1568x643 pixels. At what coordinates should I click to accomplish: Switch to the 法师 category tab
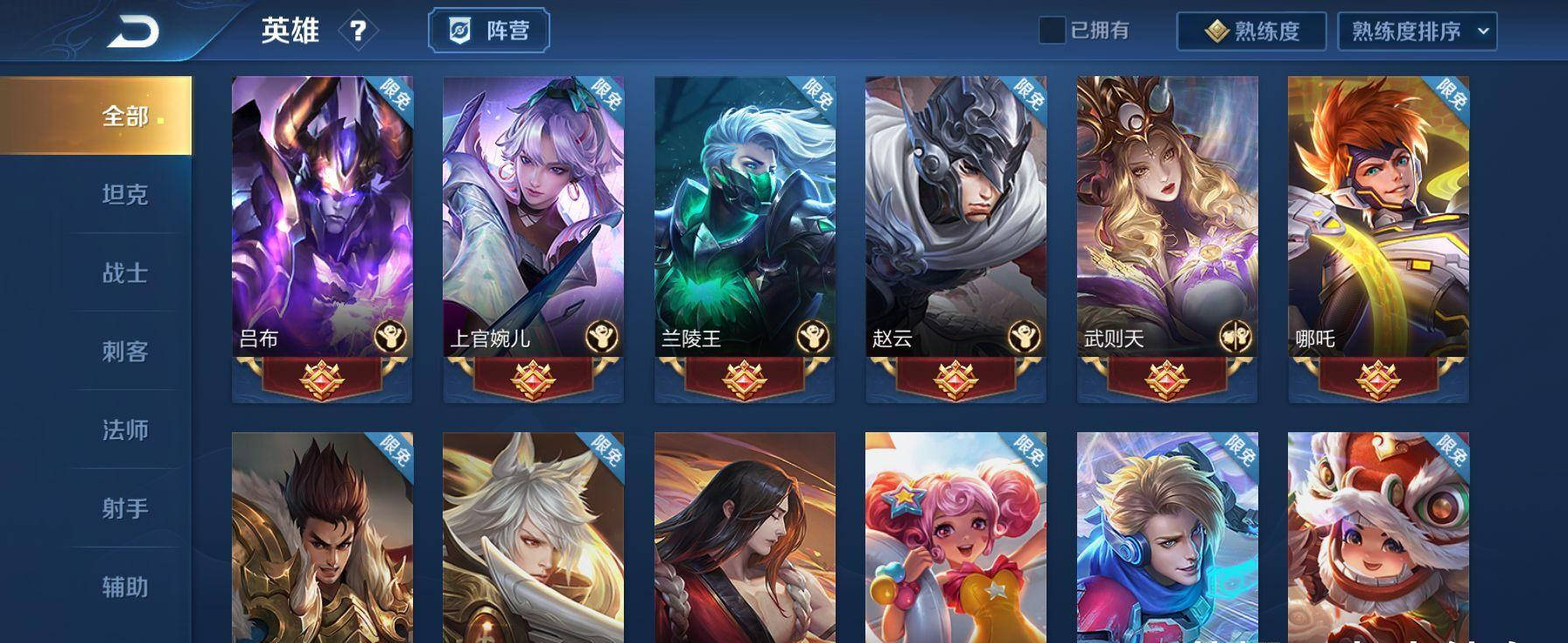(x=126, y=430)
